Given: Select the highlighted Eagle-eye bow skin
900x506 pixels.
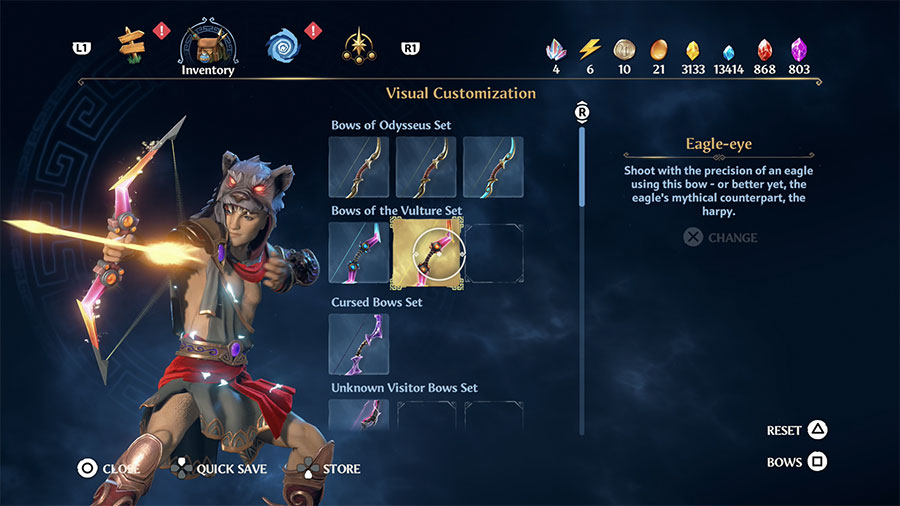Looking at the screenshot, I should tap(426, 252).
